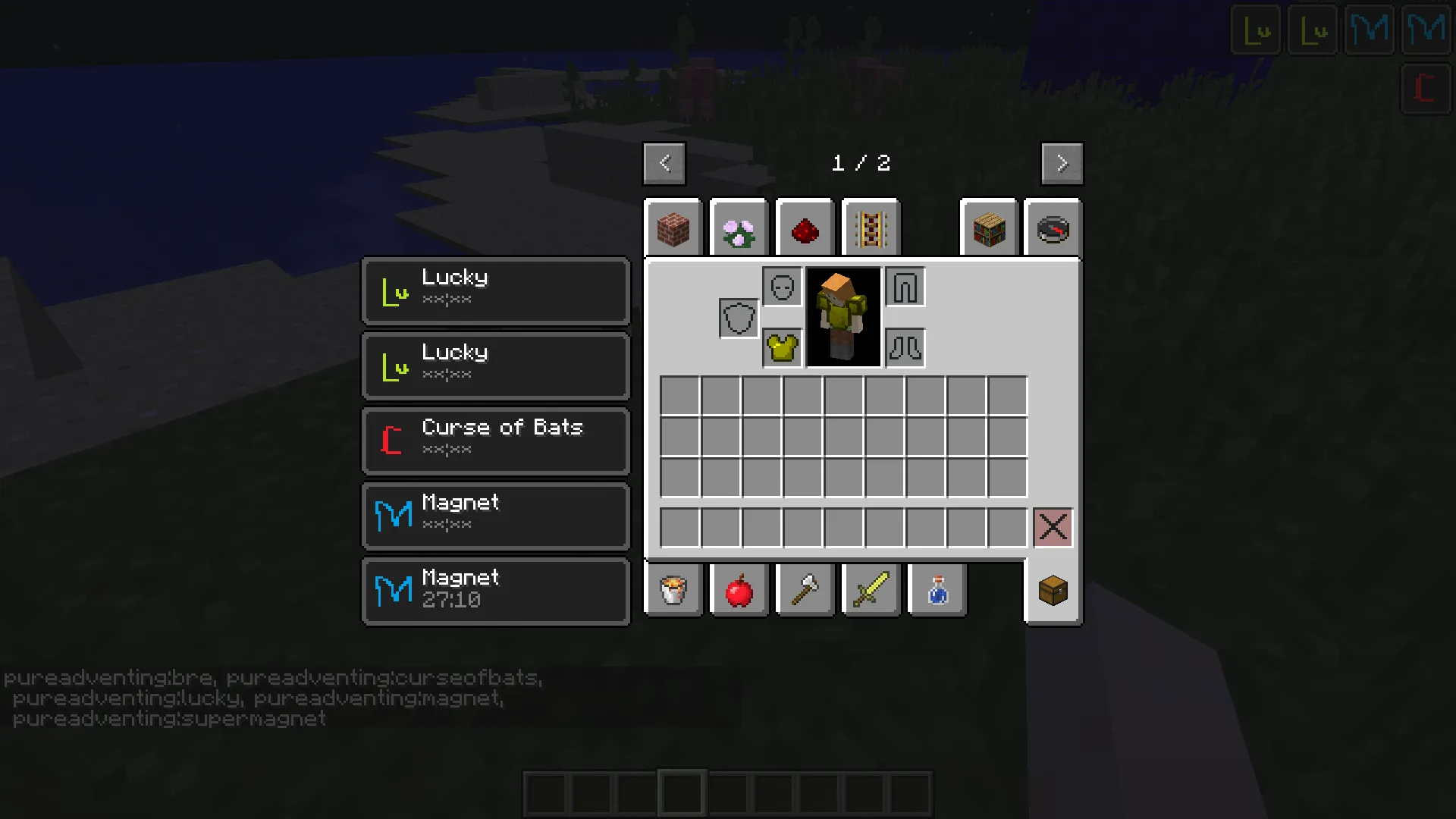Viewport: 1456px width, 819px height.
Task: Select the Magnet 27:10 timer entry
Action: [495, 590]
